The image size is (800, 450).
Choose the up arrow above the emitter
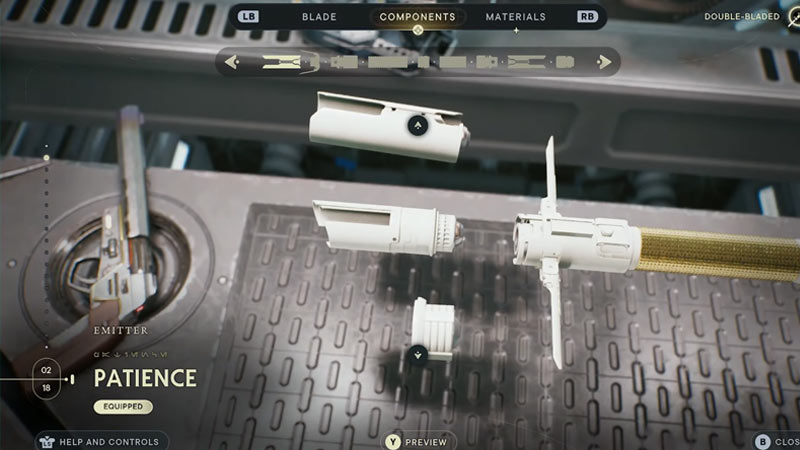pos(418,126)
